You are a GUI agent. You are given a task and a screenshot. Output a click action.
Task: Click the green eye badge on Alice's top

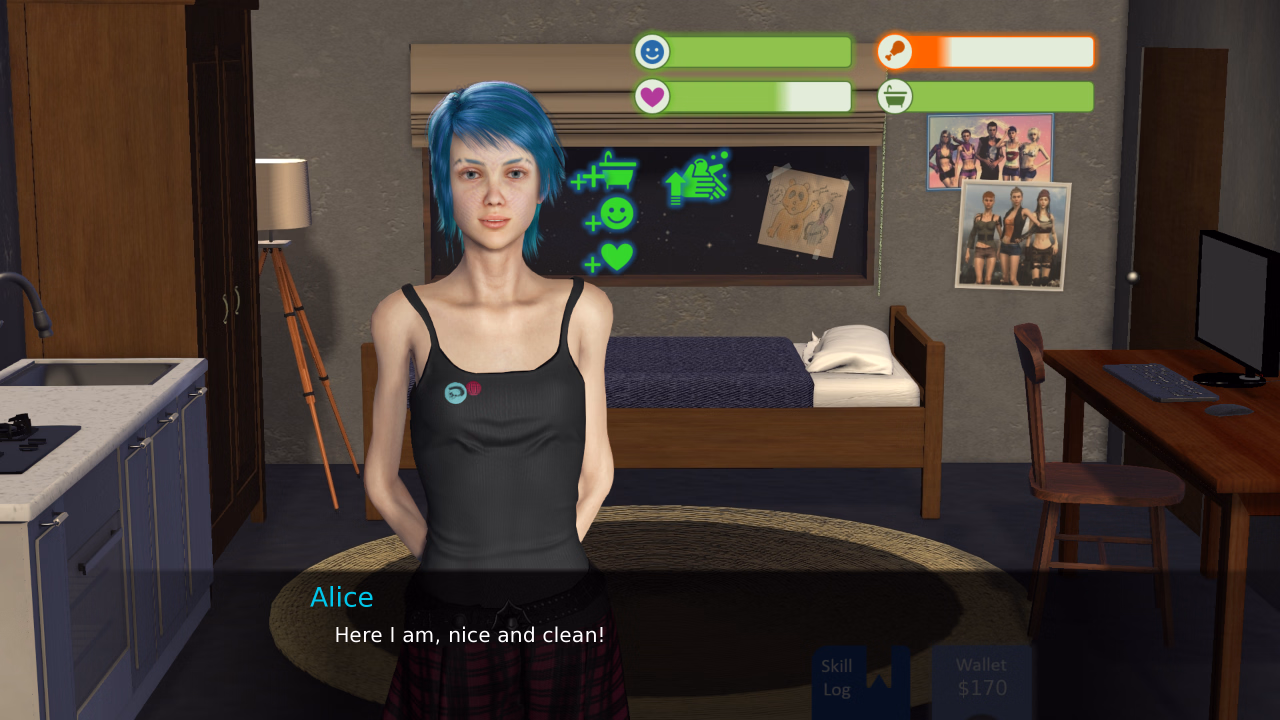click(454, 392)
